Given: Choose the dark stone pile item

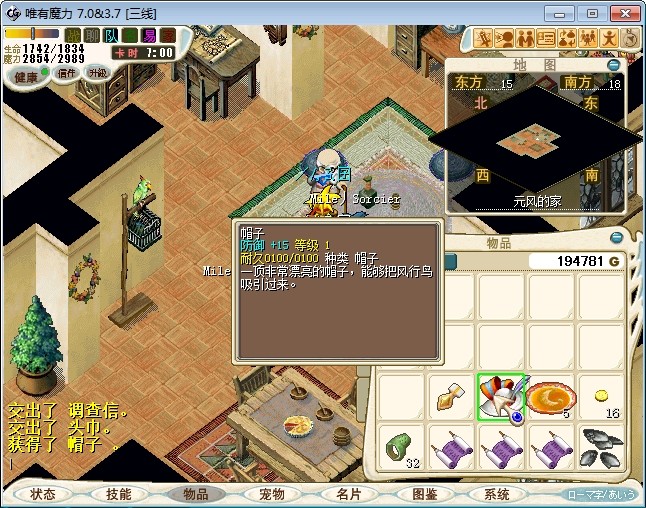Looking at the screenshot, I should (600, 447).
